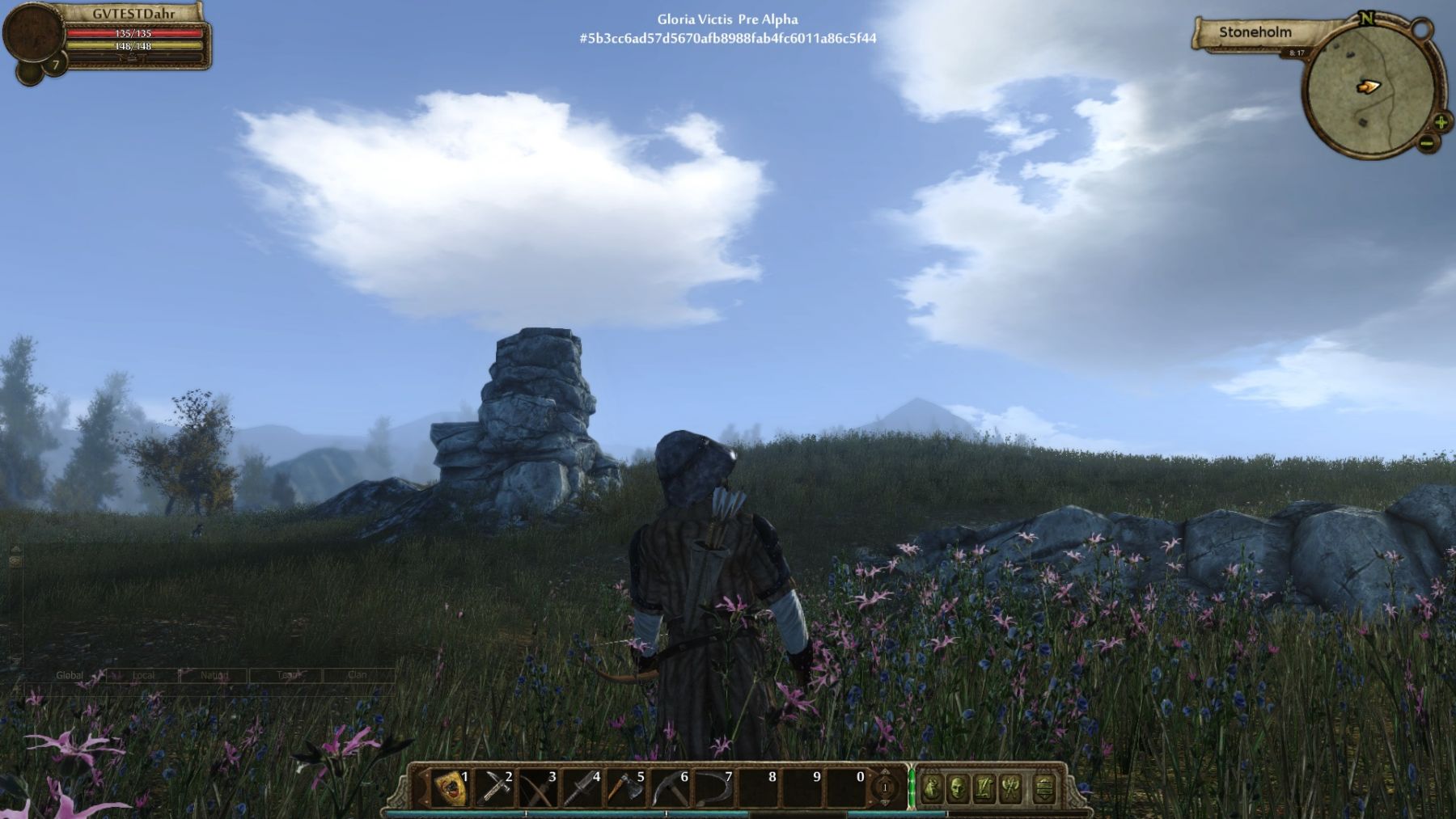Select the hatchet in hotbar slot 5
Screen dimensions: 1456x819
click(x=626, y=787)
